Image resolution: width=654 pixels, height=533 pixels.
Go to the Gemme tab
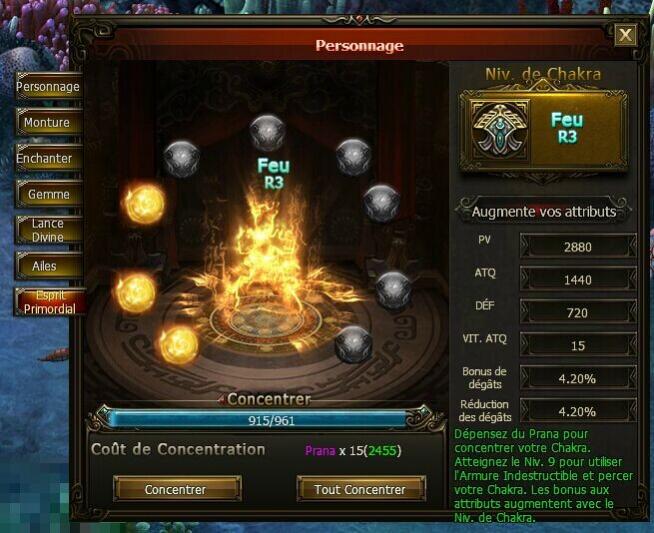(x=48, y=195)
